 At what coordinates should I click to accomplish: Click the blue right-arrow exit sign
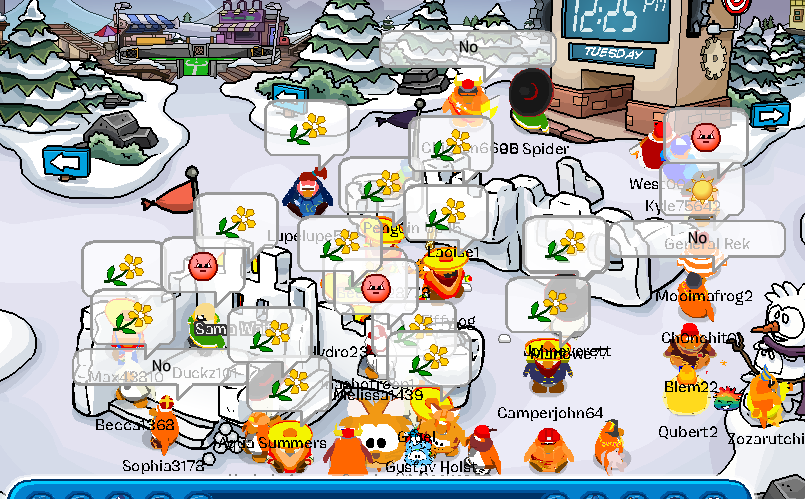point(770,116)
